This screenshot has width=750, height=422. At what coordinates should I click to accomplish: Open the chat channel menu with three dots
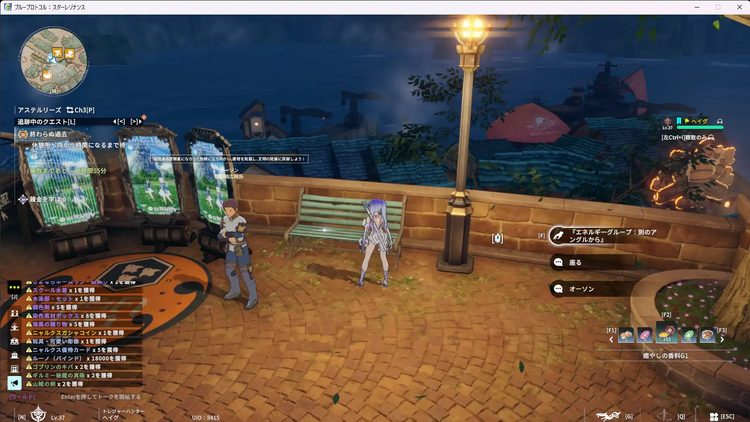[15, 285]
